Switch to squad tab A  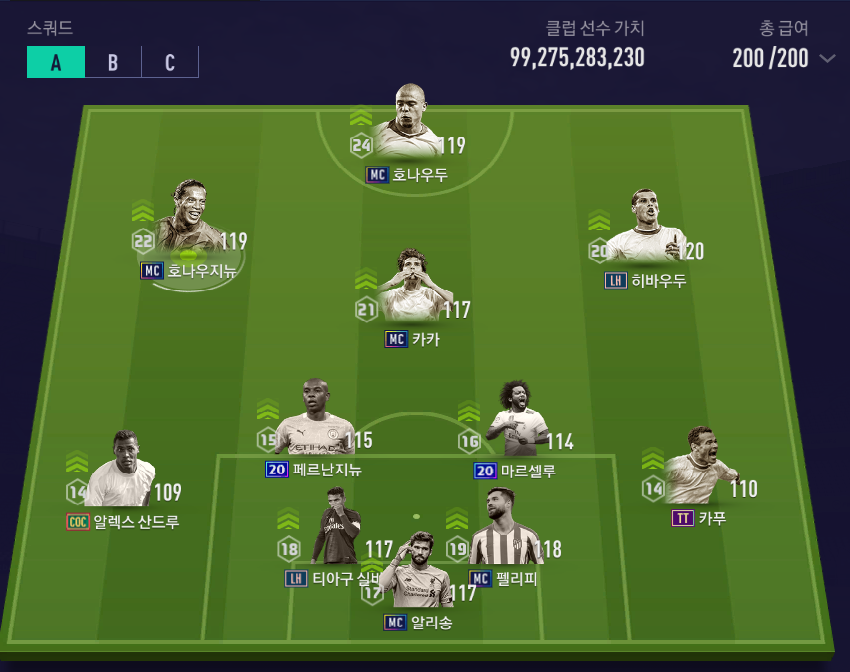point(56,62)
